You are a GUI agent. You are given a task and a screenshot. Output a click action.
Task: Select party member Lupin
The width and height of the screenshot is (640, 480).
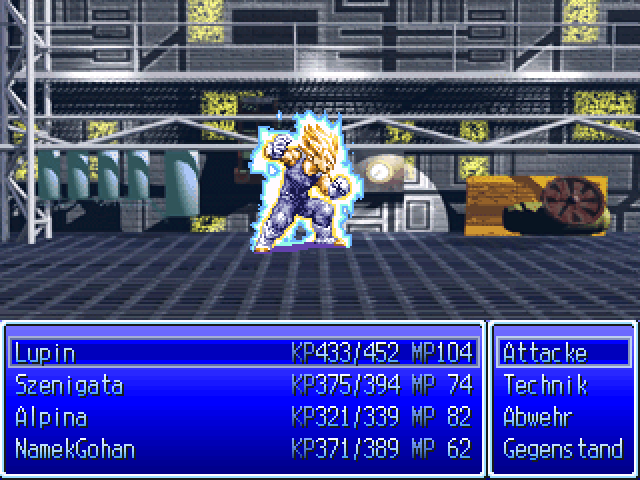45,353
